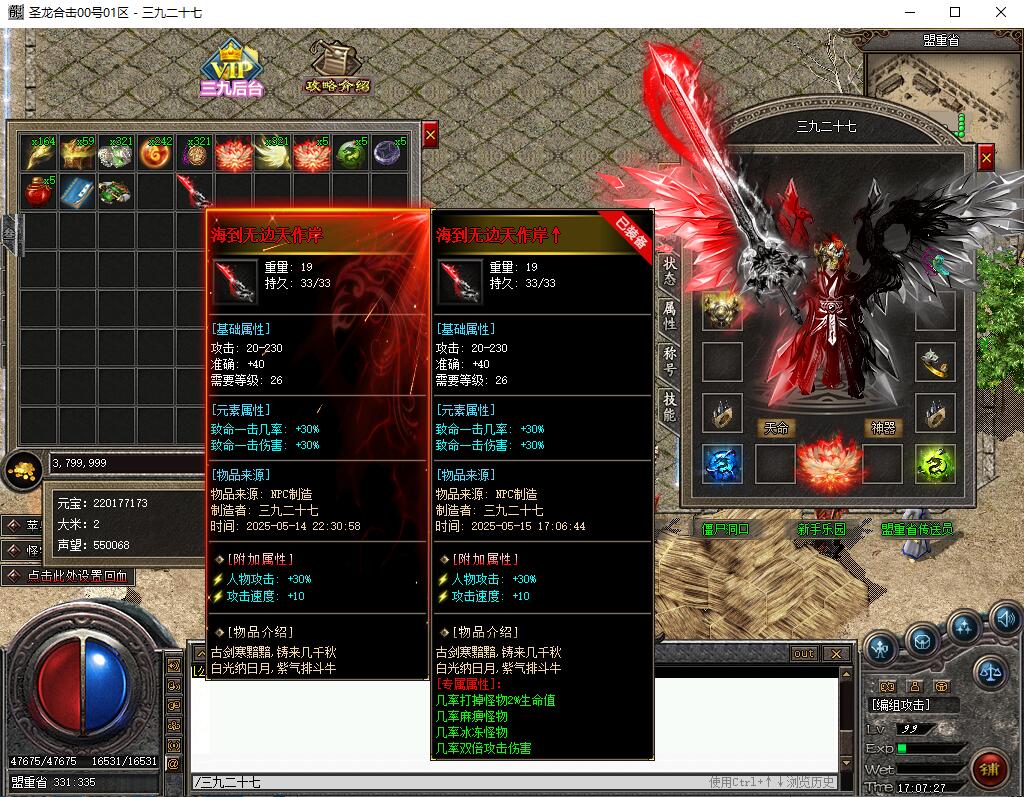Select the blue book item in the bag
This screenshot has height=797, width=1024.
pos(77,190)
